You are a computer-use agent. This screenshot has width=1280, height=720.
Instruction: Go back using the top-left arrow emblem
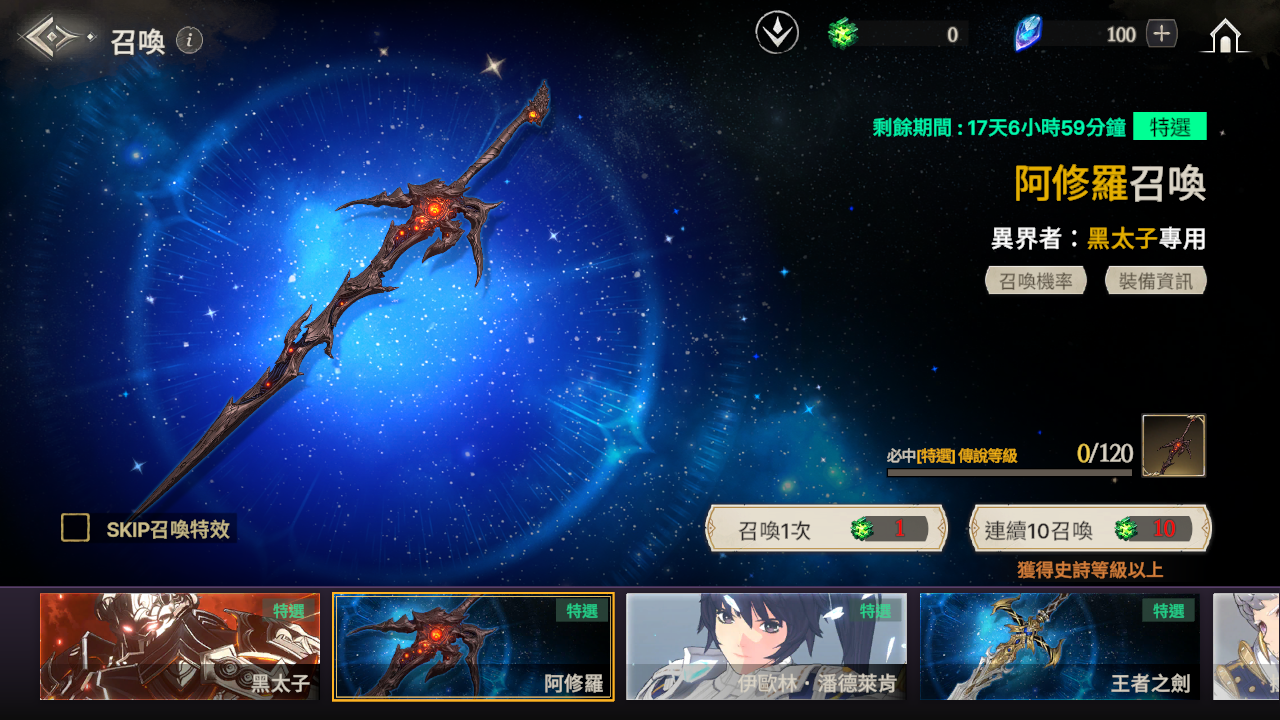pos(54,38)
